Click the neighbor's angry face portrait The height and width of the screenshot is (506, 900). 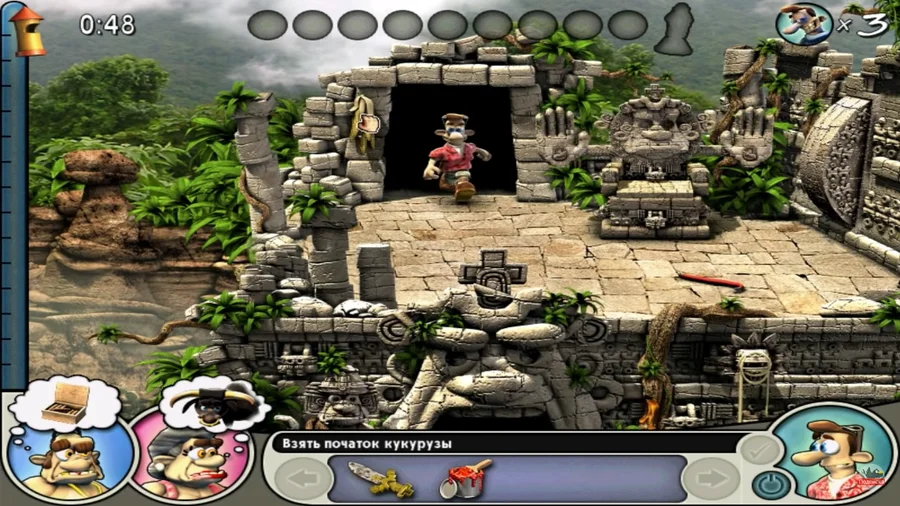coord(68,460)
